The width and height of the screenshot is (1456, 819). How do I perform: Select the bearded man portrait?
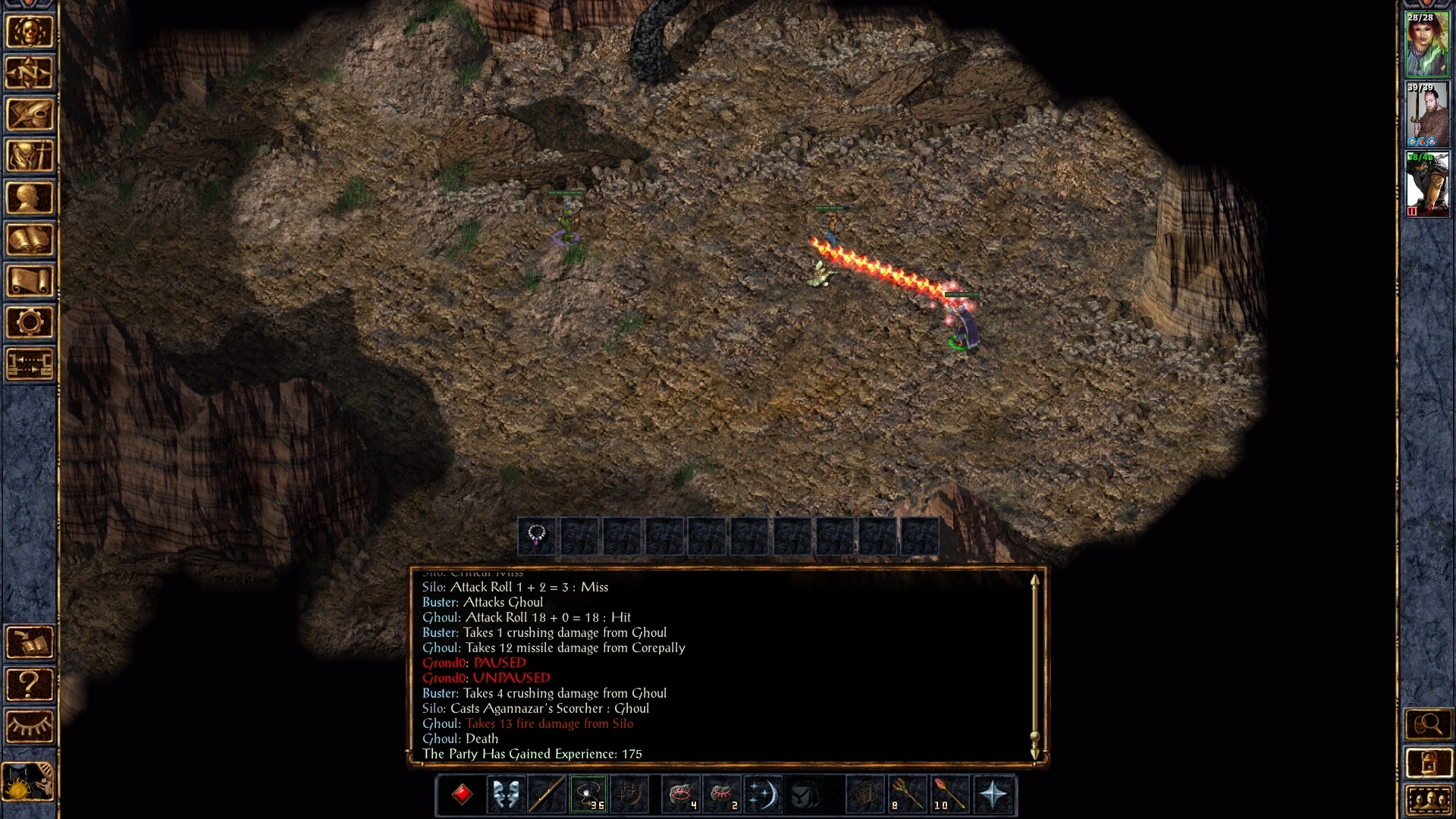[1426, 114]
